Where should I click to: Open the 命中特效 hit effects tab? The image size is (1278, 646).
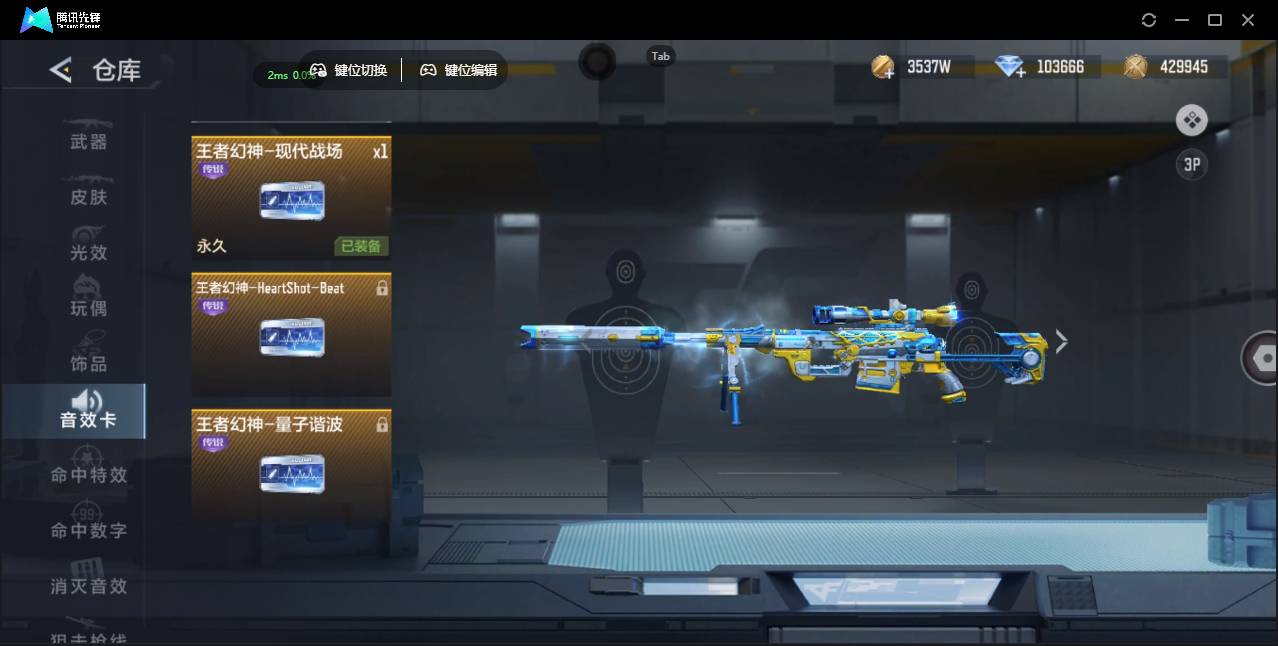(x=88, y=475)
